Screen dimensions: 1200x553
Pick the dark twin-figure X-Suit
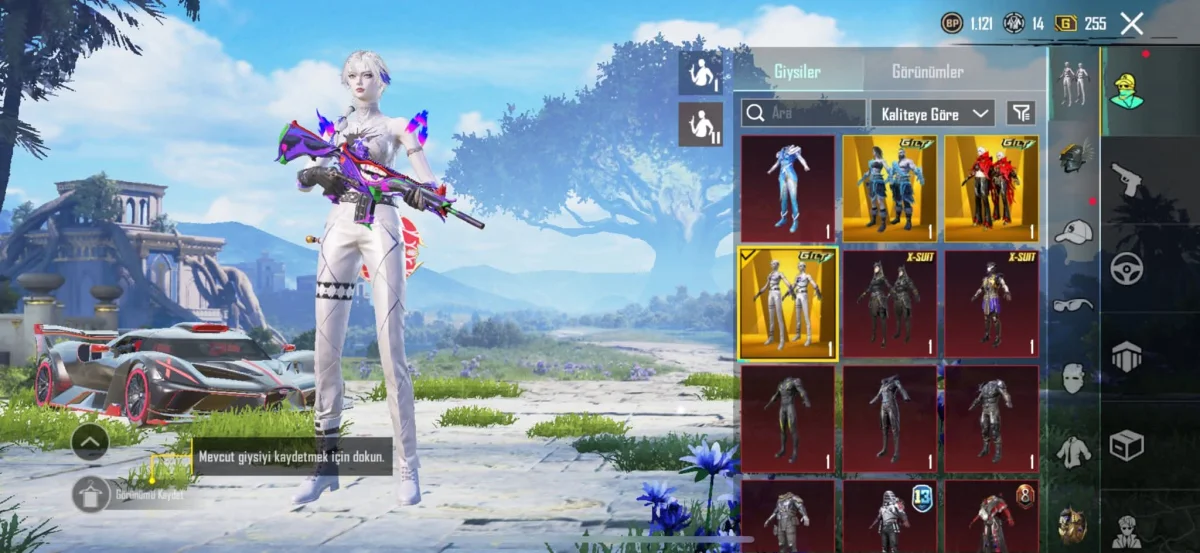[x=890, y=303]
